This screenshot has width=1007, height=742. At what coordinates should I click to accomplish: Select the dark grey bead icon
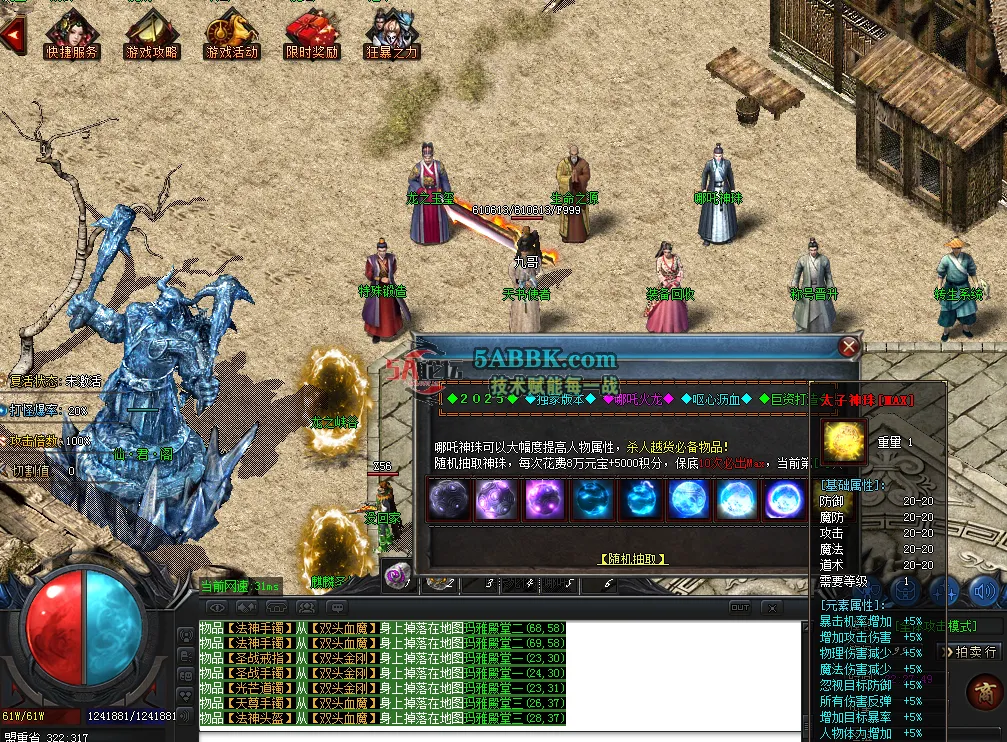click(448, 499)
